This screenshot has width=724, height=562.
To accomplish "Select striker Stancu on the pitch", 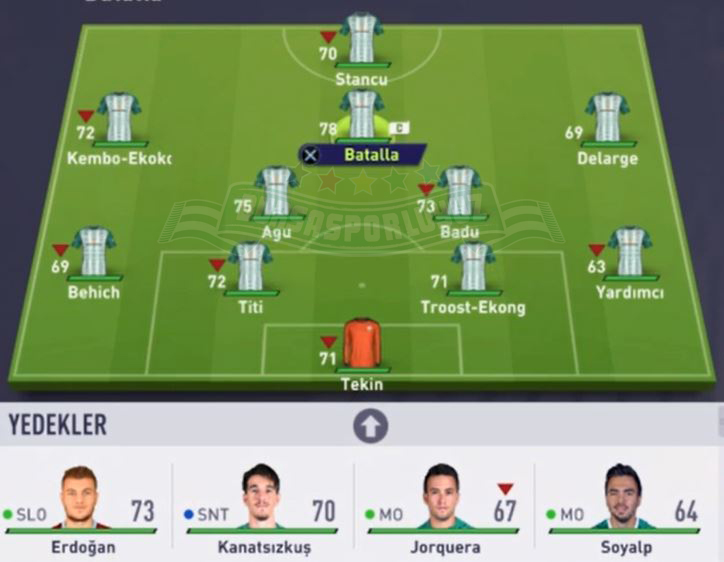I will [361, 40].
